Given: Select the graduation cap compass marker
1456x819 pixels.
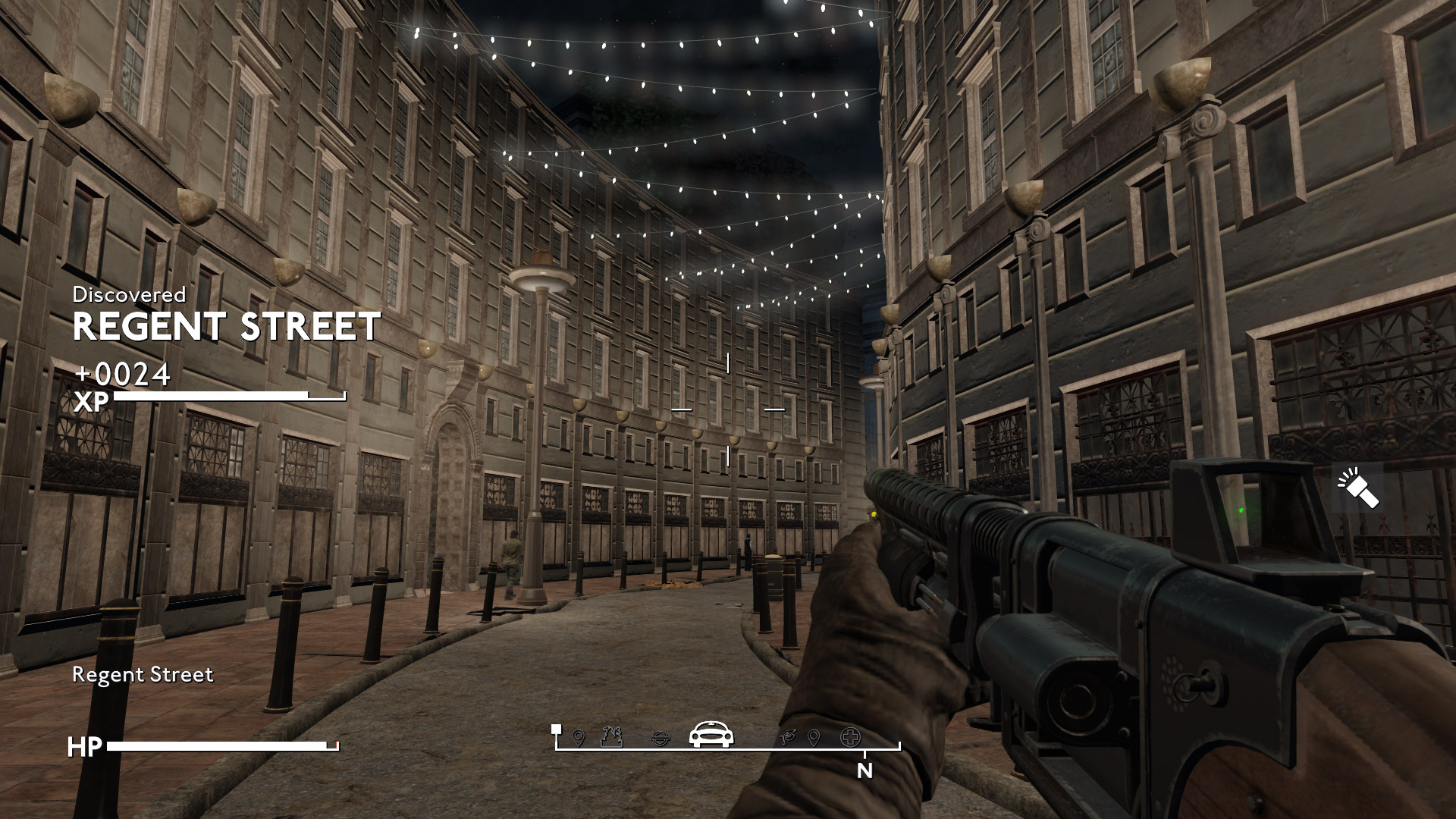Looking at the screenshot, I should tap(789, 736).
